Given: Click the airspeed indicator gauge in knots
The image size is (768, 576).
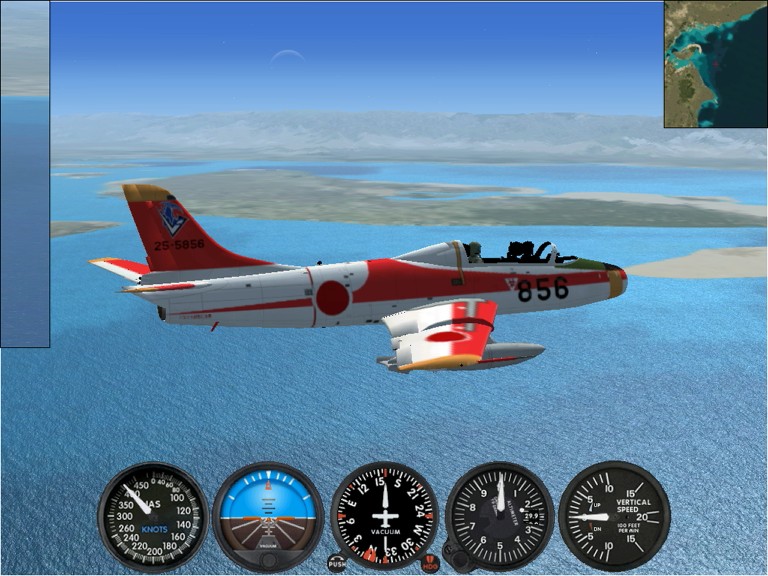Looking at the screenshot, I should 153,516.
